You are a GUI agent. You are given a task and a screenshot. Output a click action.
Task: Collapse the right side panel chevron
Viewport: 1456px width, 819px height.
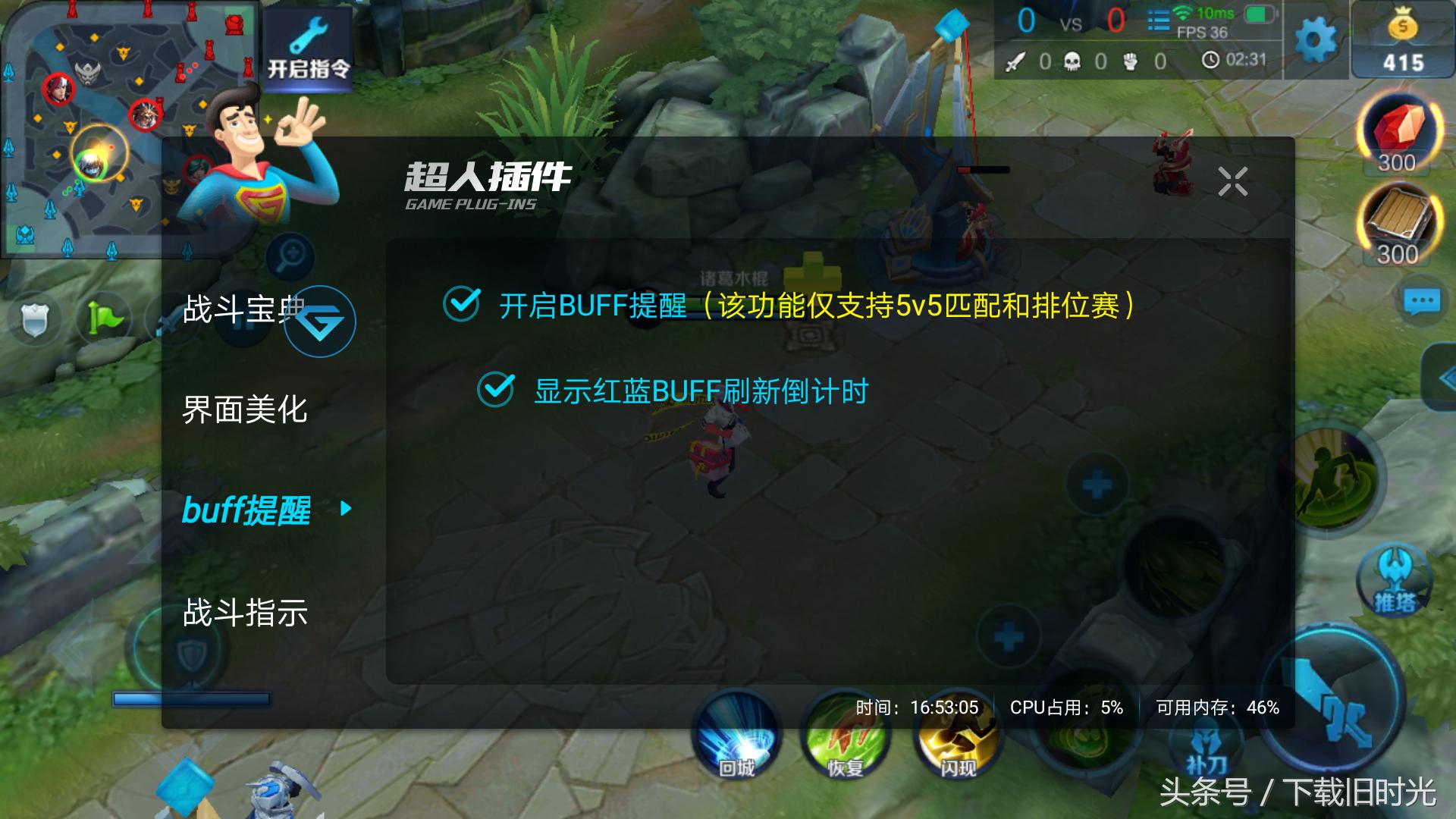(1446, 379)
